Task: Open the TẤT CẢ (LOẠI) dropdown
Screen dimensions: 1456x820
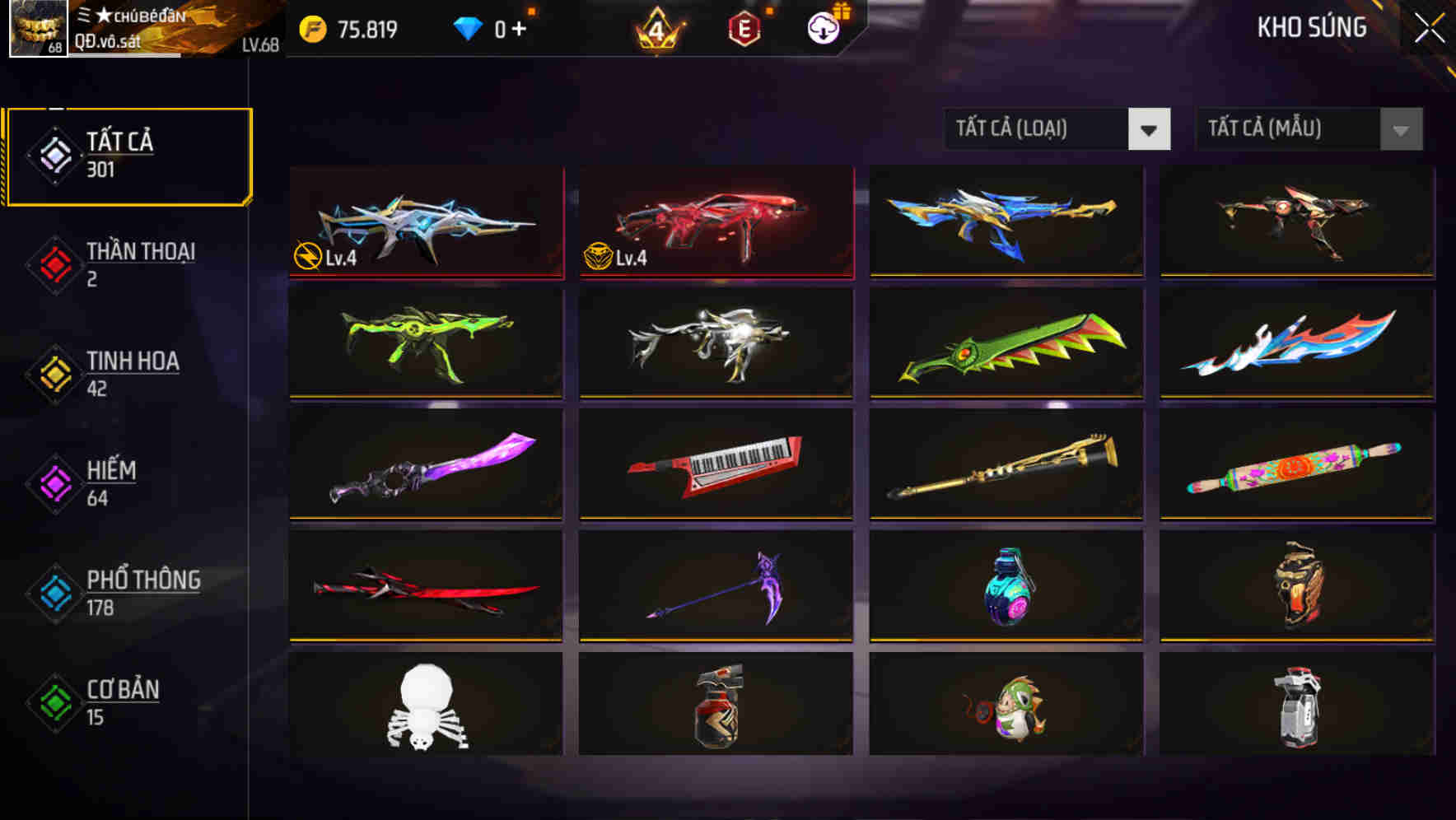Action: click(x=1057, y=129)
